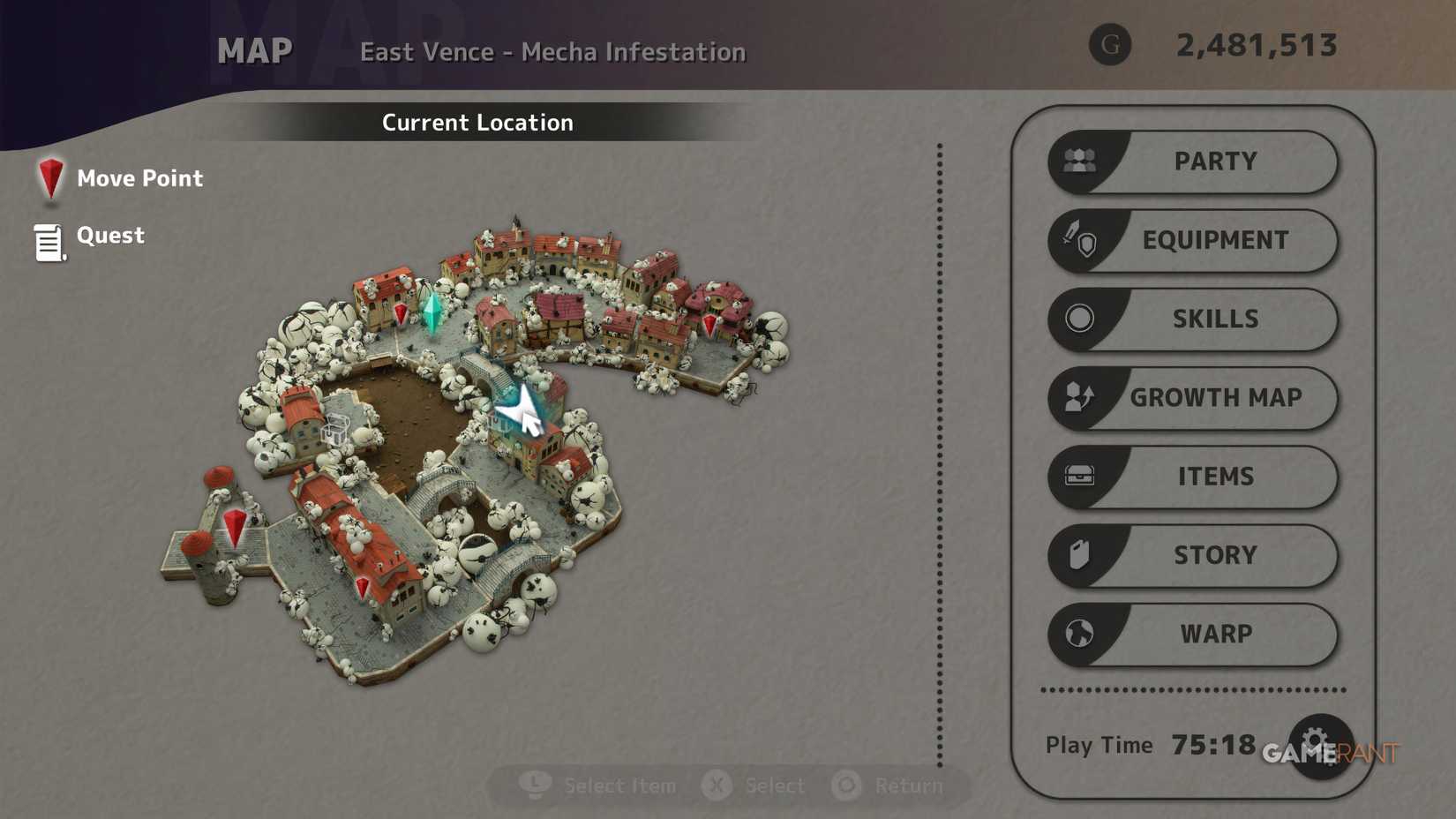Screen dimensions: 1456x819
Task: Click the Select Item label at the bottom
Action: tap(619, 785)
